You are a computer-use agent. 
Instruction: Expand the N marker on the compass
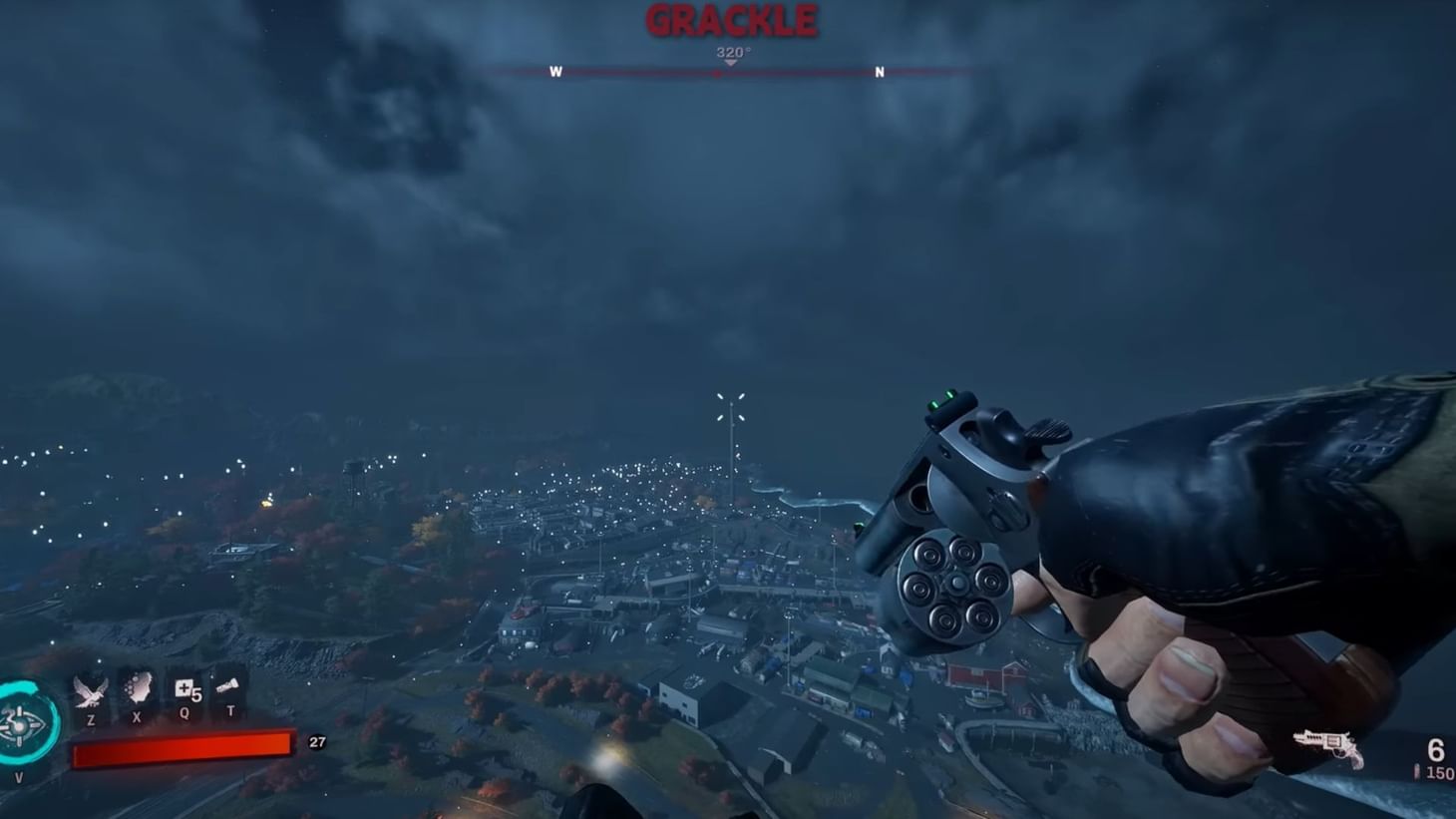tap(879, 72)
